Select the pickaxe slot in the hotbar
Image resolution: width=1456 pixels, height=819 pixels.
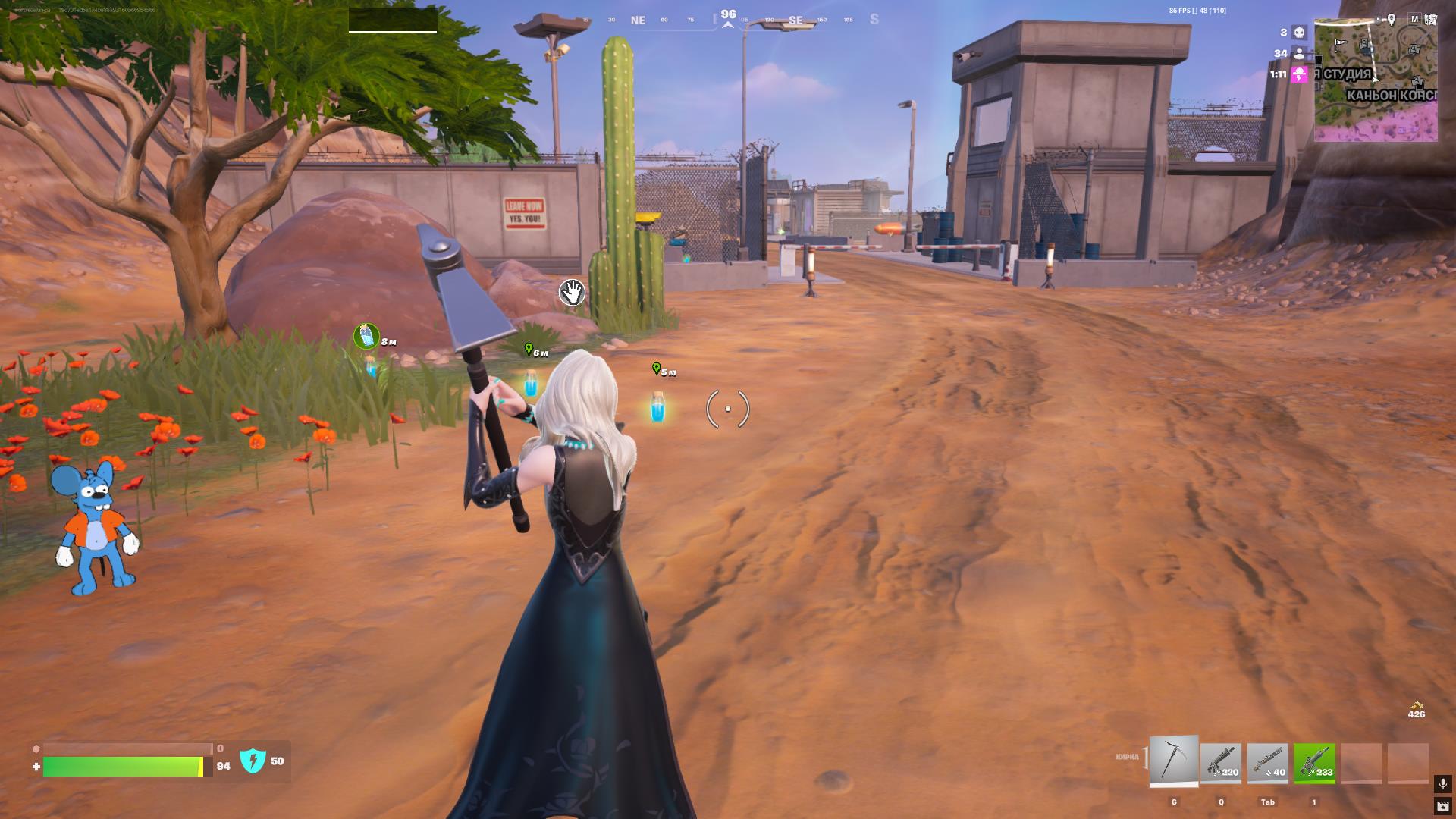(x=1174, y=761)
